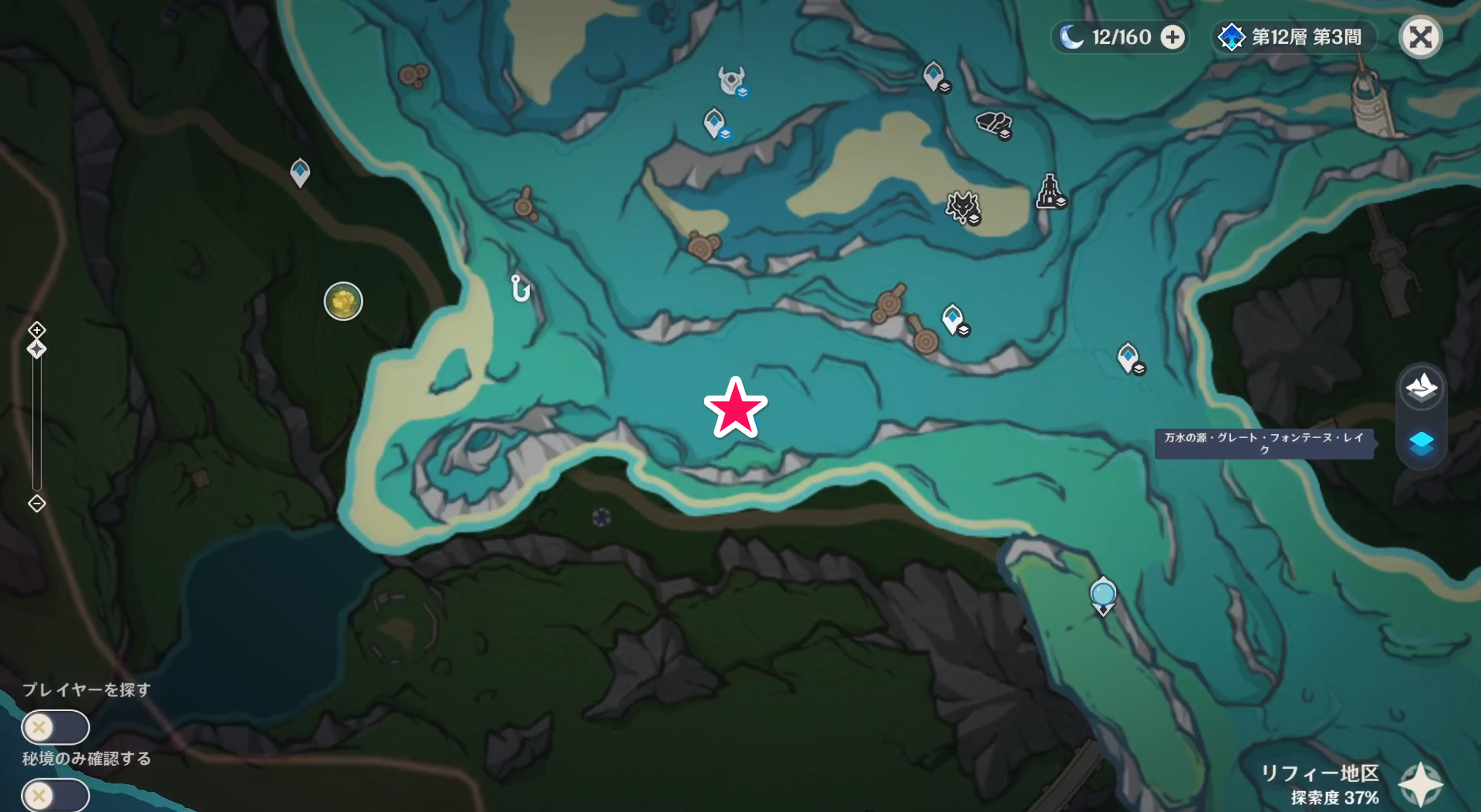Click the map zoom slider handle

coord(35,349)
